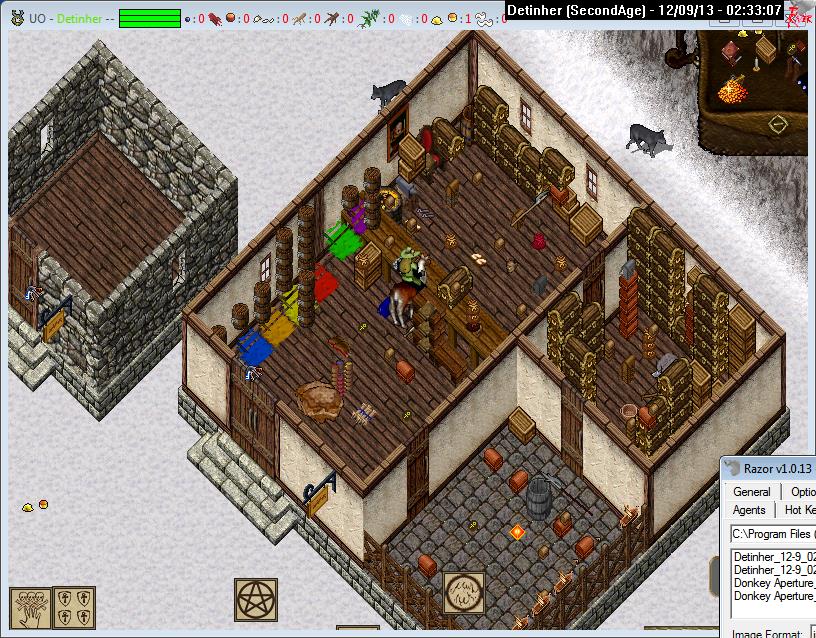Switch to the Razor Agents tab
Screen dimensions: 816x638
click(x=749, y=510)
